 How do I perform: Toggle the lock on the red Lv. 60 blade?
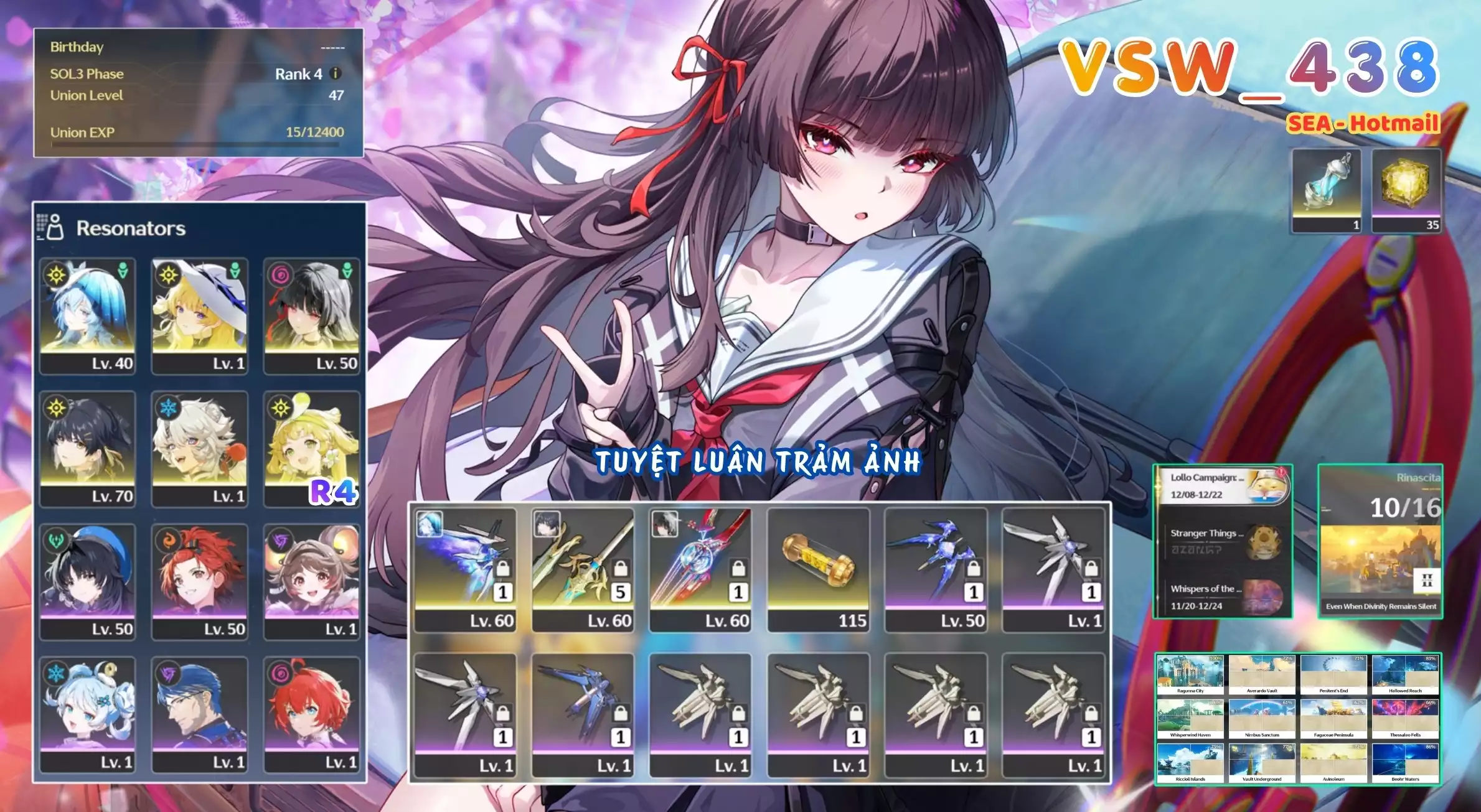pyautogui.click(x=737, y=568)
